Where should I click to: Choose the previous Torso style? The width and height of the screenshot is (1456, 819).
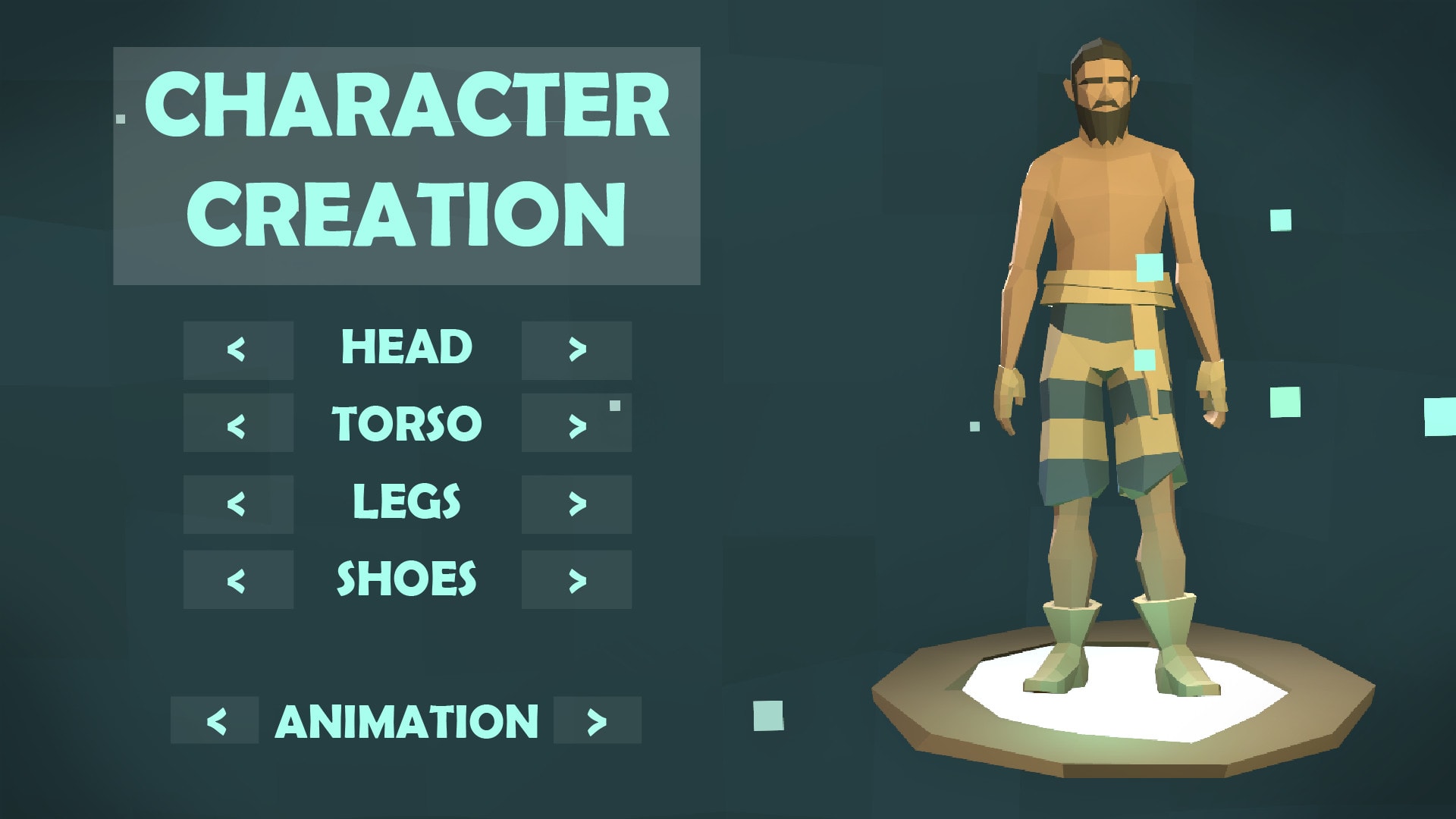point(237,423)
